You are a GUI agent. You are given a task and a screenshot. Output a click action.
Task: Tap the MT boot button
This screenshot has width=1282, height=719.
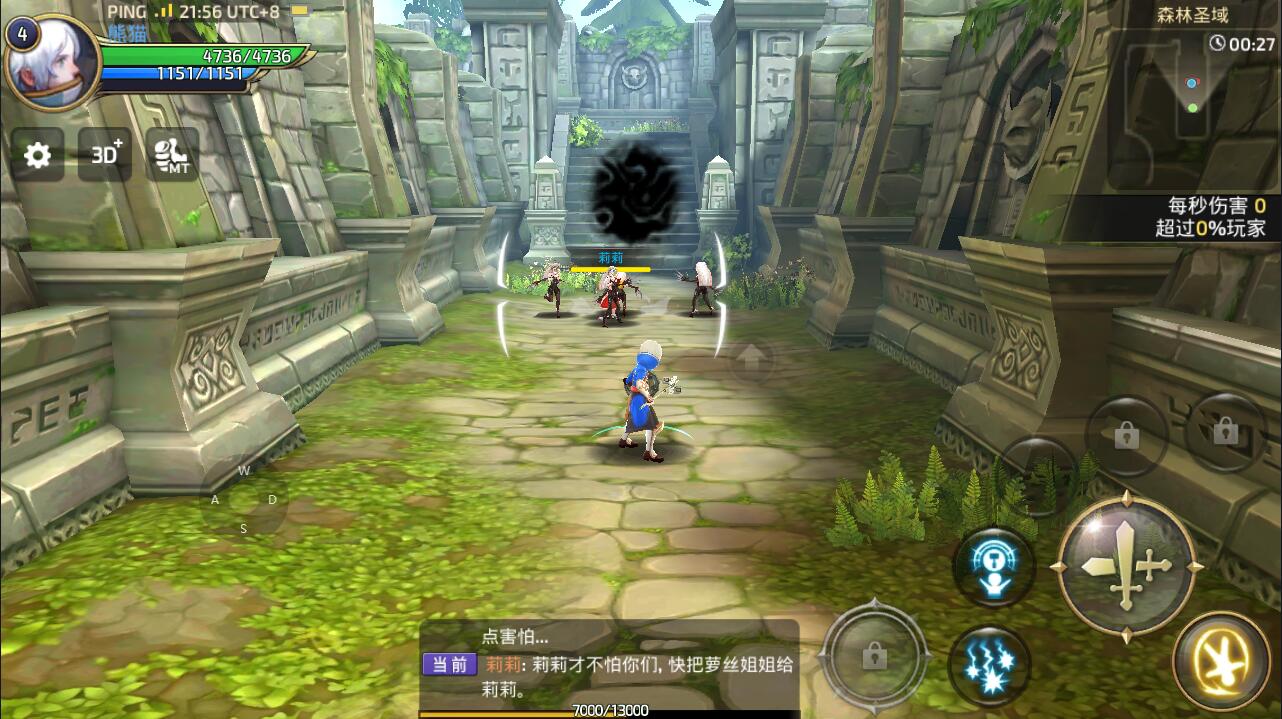coord(172,155)
